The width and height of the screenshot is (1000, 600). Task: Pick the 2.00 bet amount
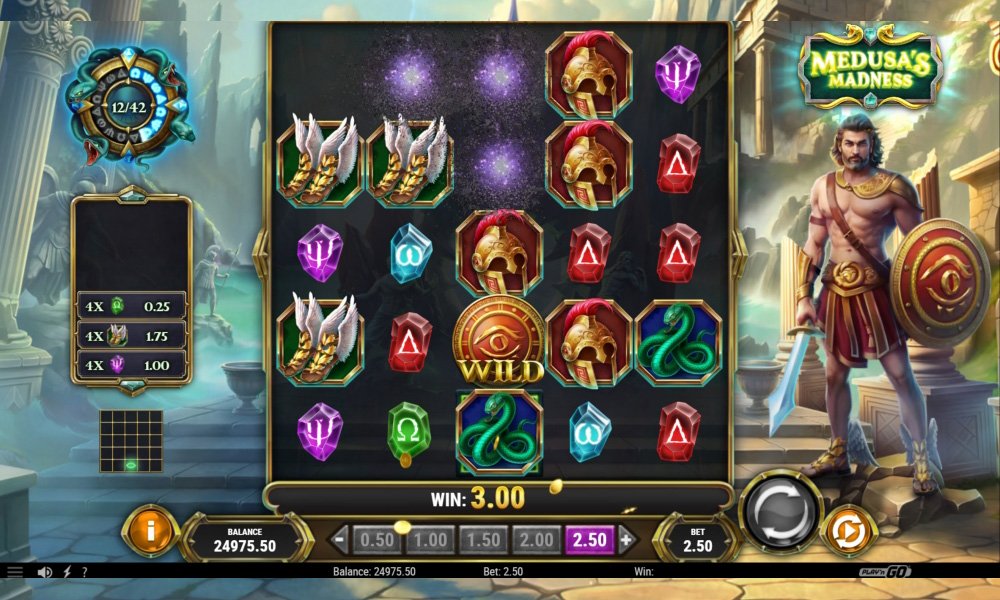(x=536, y=540)
